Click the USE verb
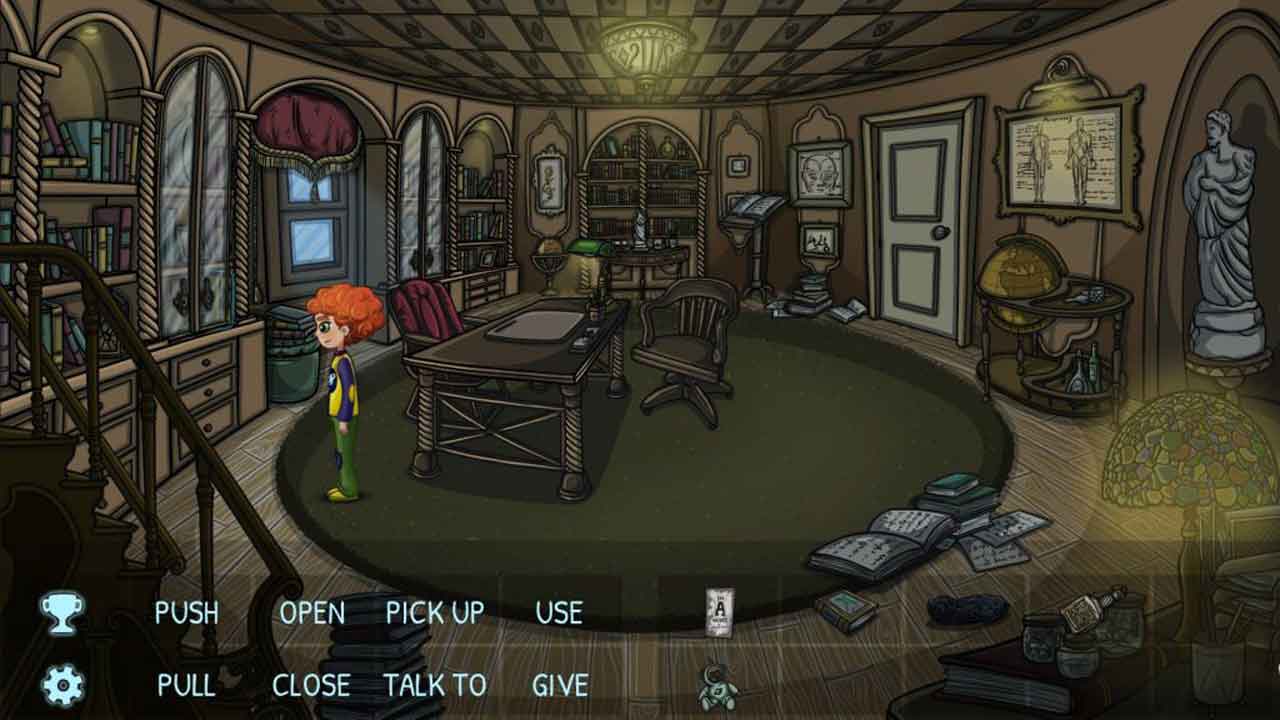This screenshot has width=1280, height=720. 559,612
